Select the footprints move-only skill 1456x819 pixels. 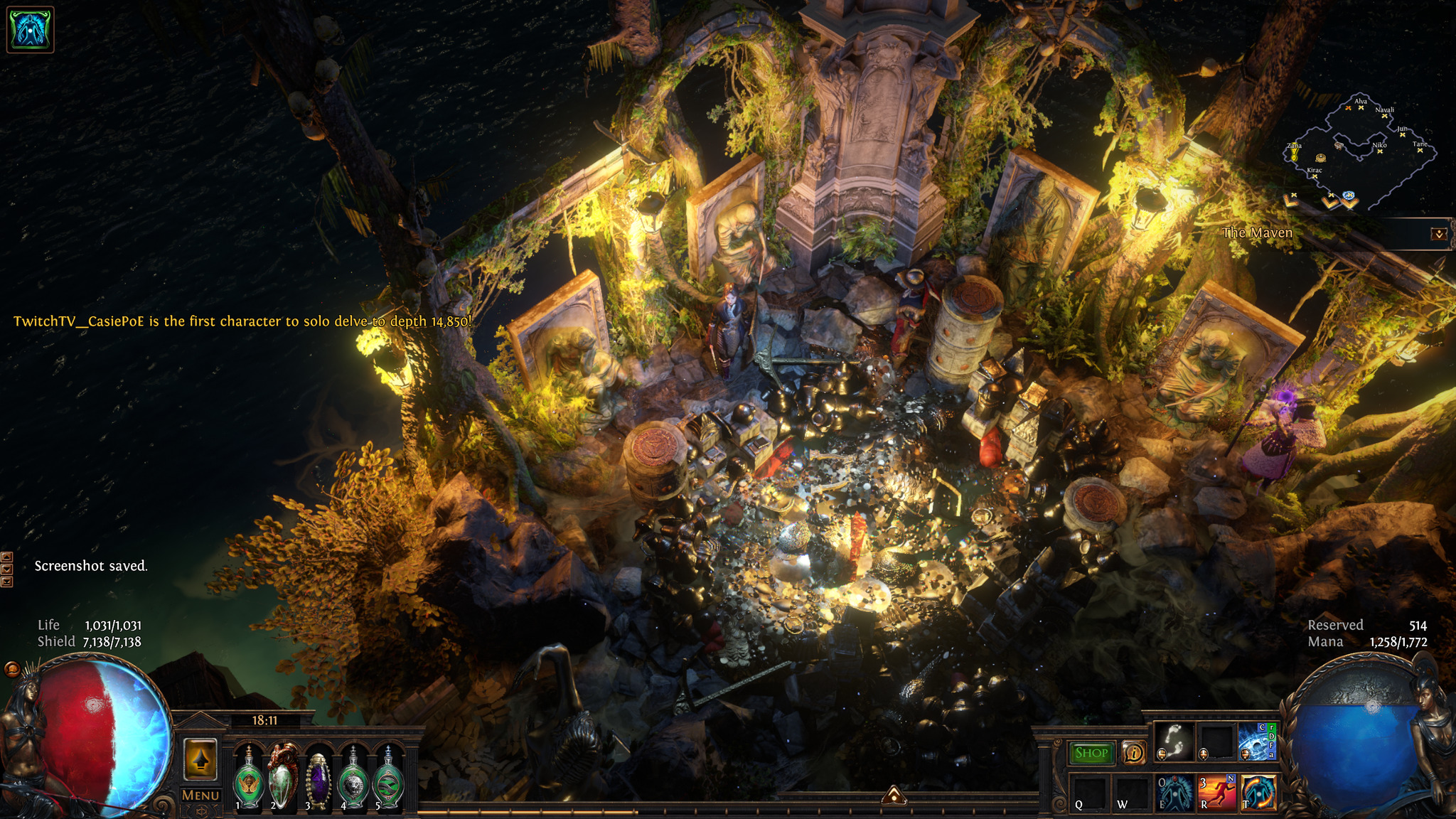coord(1174,742)
